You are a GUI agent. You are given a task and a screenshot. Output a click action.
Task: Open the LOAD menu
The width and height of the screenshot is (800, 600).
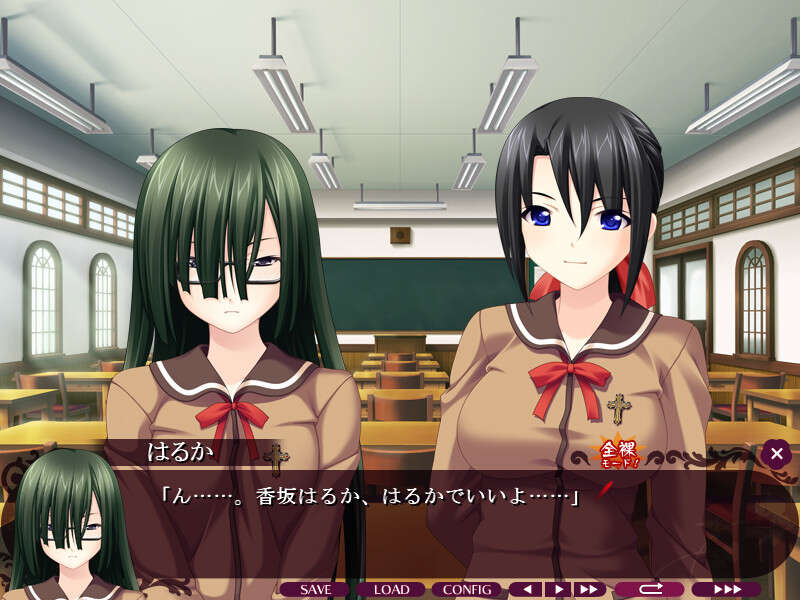pyautogui.click(x=392, y=590)
